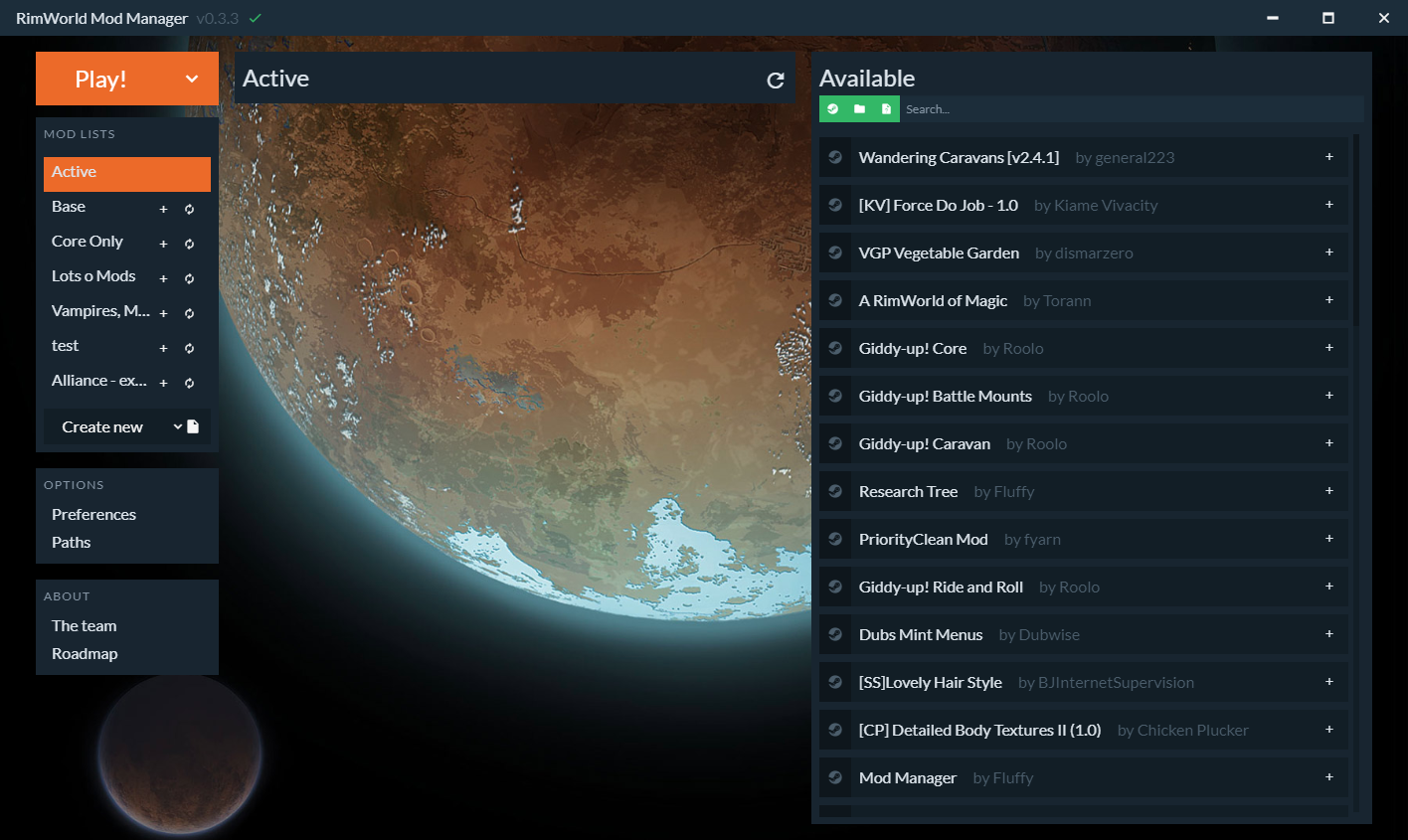Click the new list file icon beside Create new
Screen dimensions: 1408x840
(193, 424)
